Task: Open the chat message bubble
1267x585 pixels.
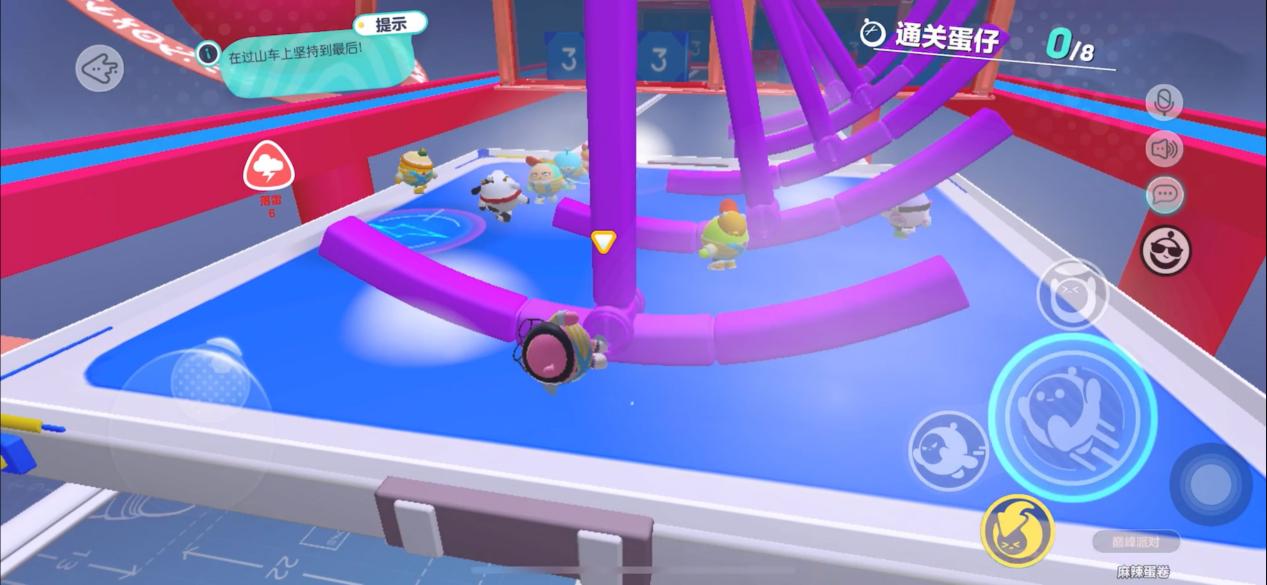Action: tap(1164, 194)
